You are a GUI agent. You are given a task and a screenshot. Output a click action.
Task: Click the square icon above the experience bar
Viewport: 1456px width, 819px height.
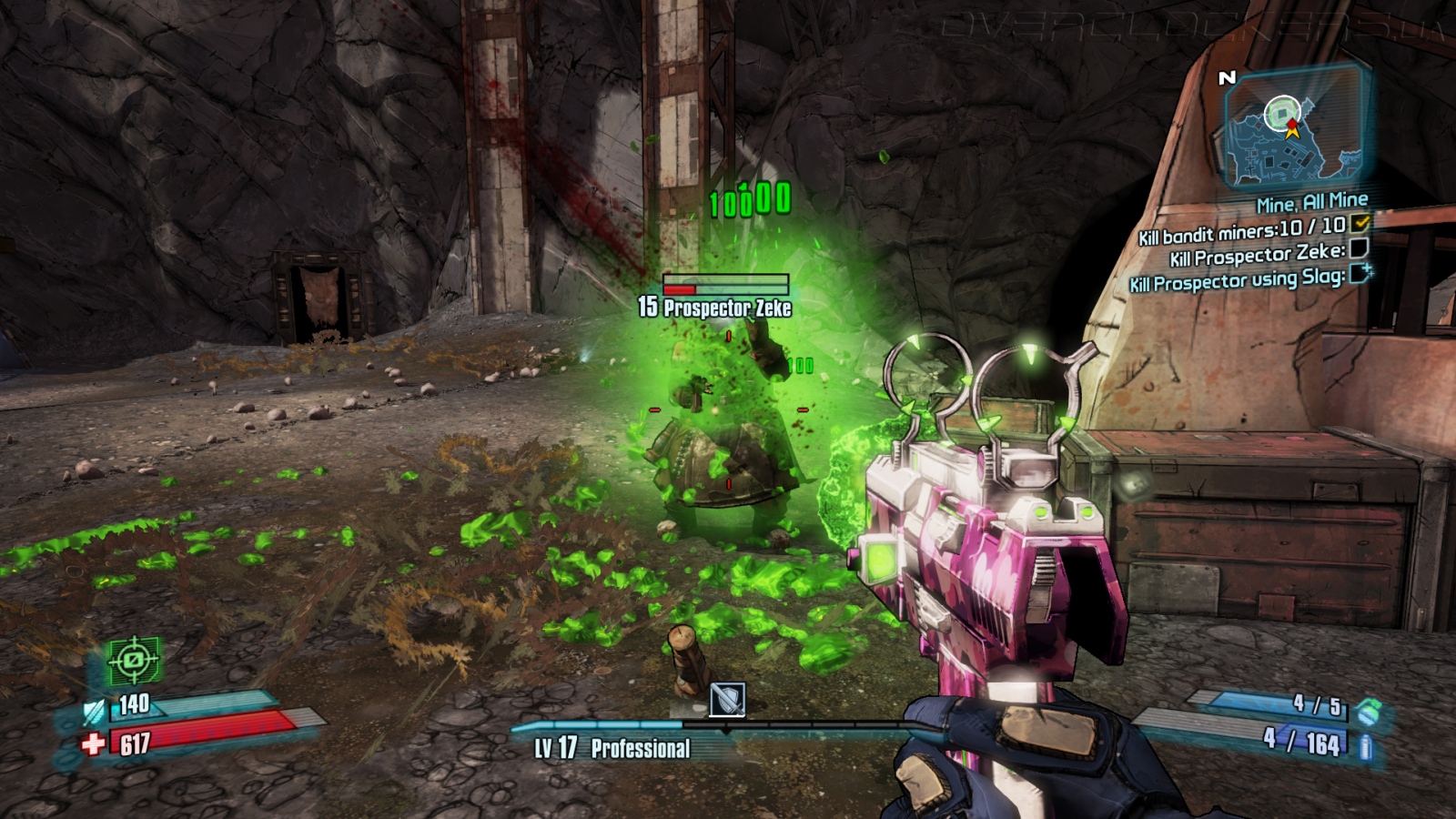pyautogui.click(x=727, y=700)
